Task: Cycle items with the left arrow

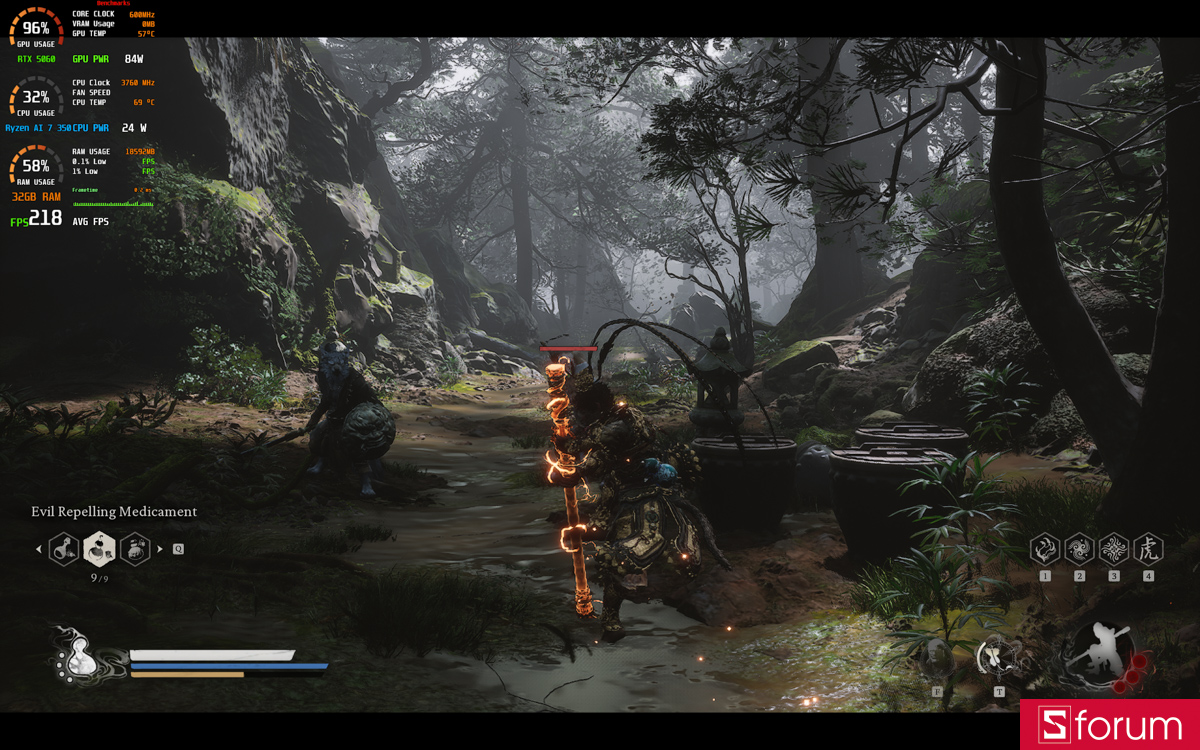Action: tap(39, 549)
